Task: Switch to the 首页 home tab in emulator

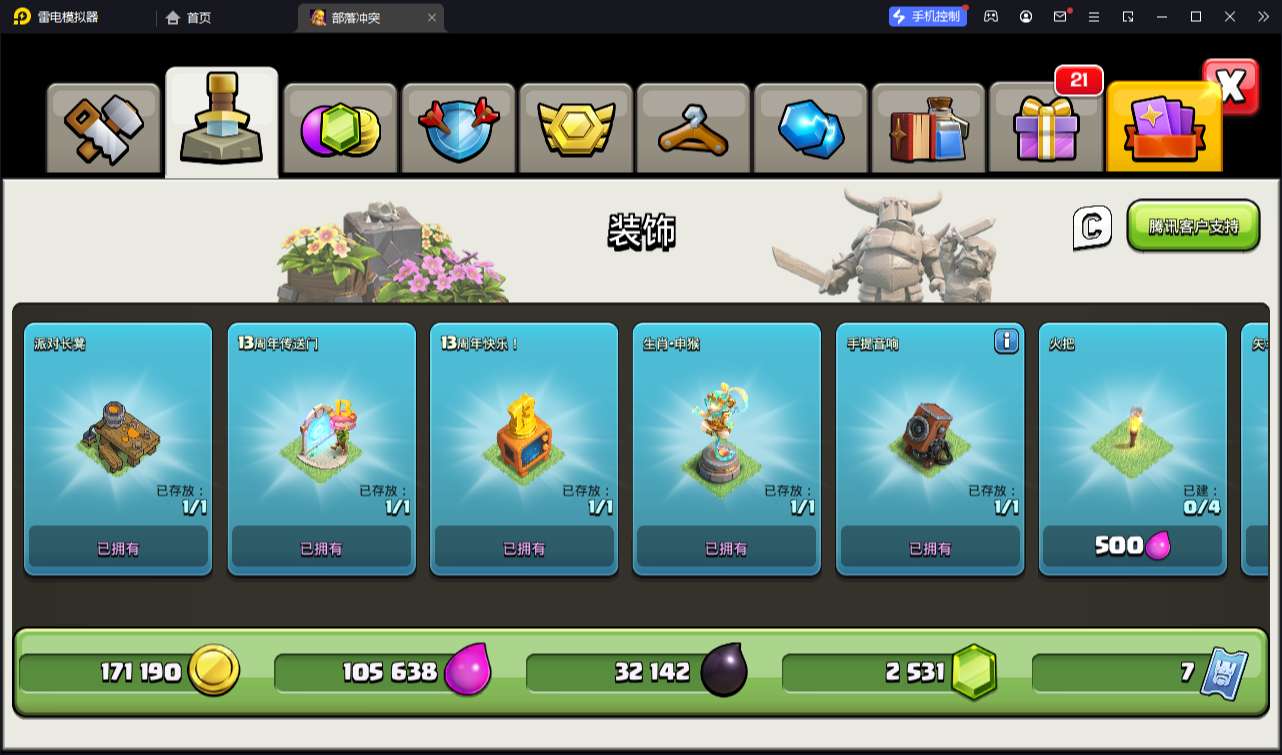Action: pyautogui.click(x=189, y=17)
